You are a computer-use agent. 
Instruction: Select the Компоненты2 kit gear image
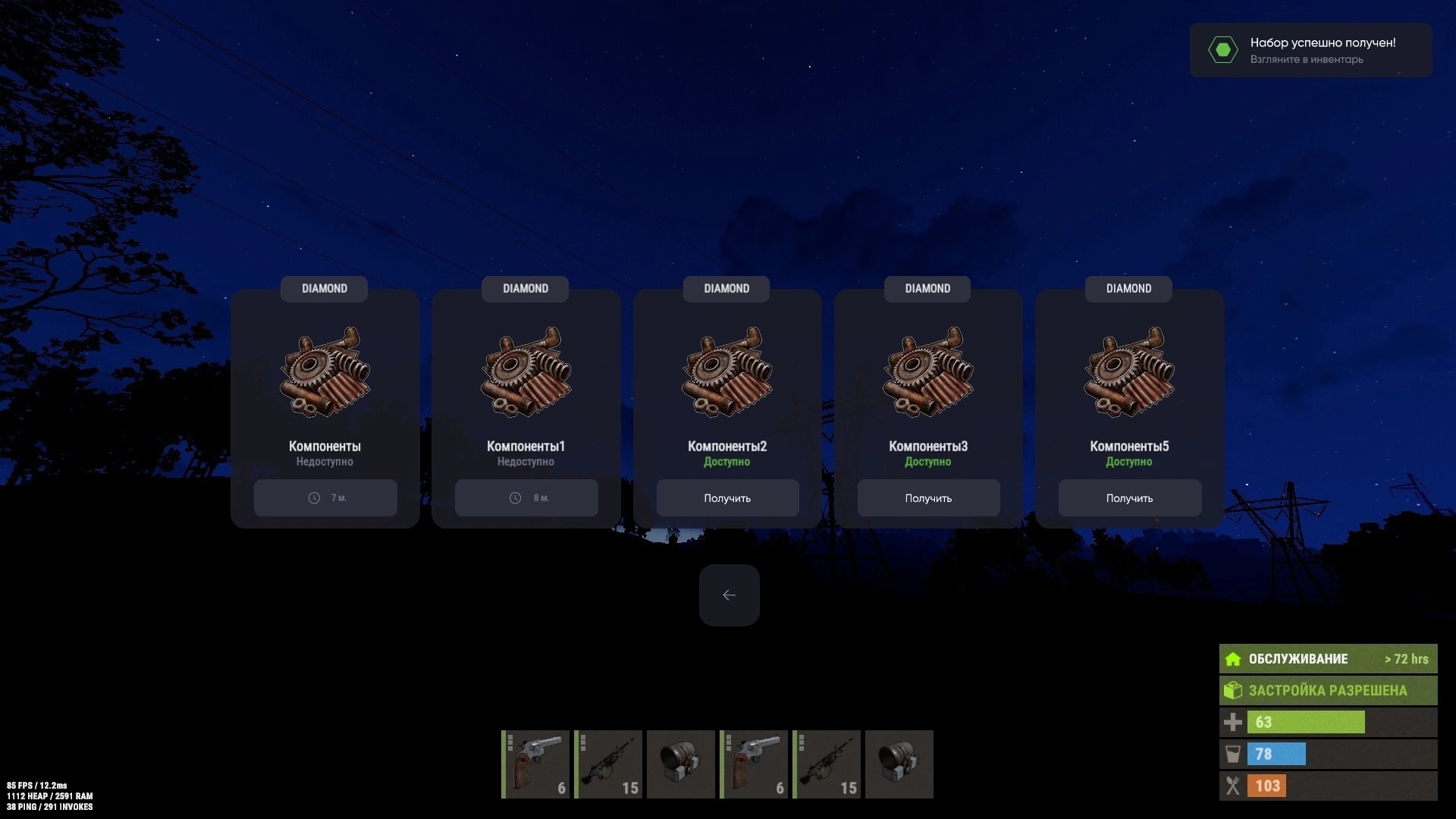[x=727, y=372]
